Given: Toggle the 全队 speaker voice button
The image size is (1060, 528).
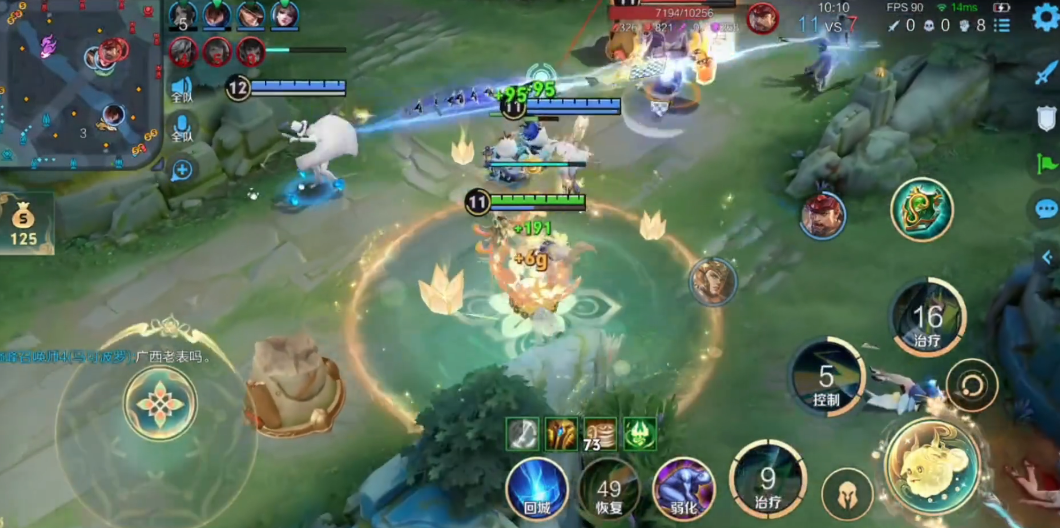Looking at the screenshot, I should pos(182,89).
